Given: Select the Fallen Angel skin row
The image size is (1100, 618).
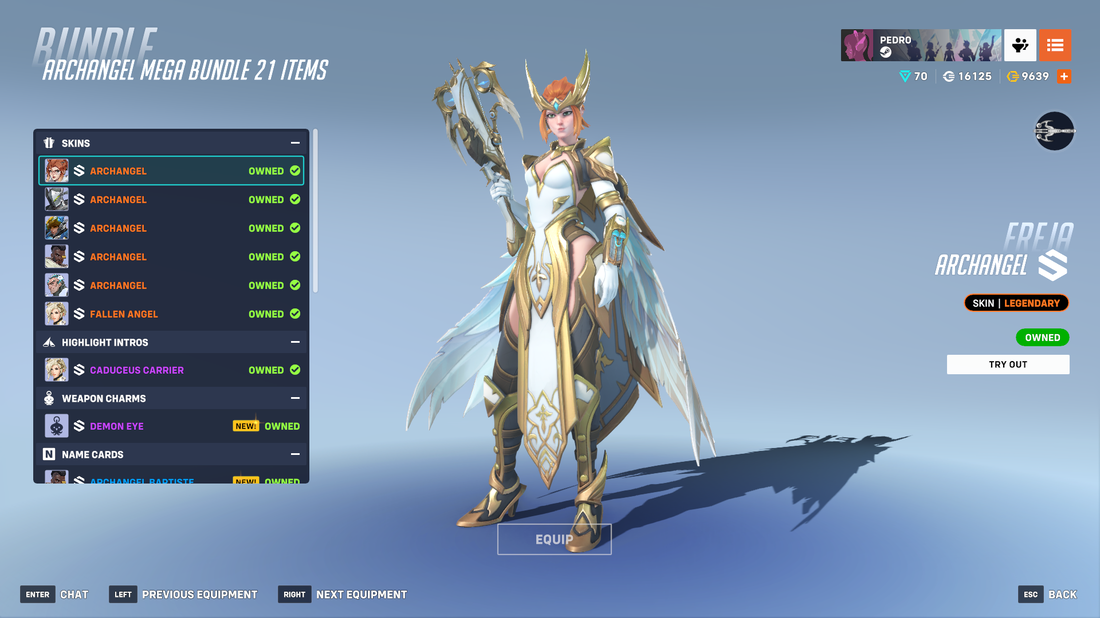Looking at the screenshot, I should pos(171,314).
